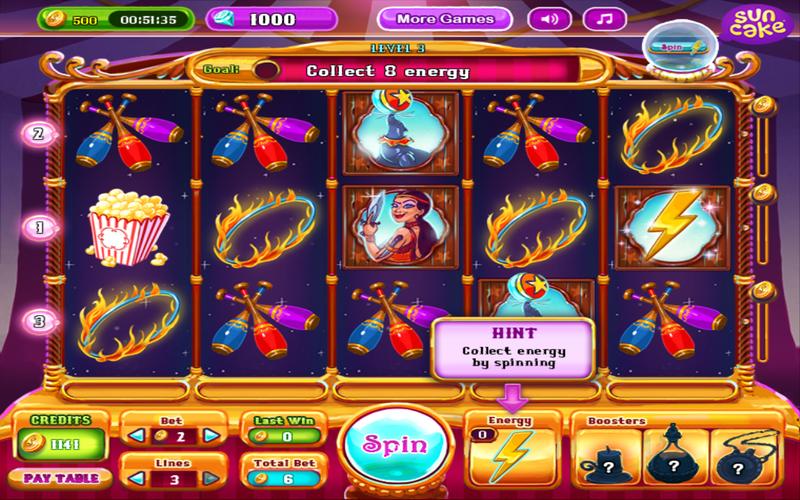The width and height of the screenshot is (800, 500).
Task: Select payline marker 1
Action: 40,227
